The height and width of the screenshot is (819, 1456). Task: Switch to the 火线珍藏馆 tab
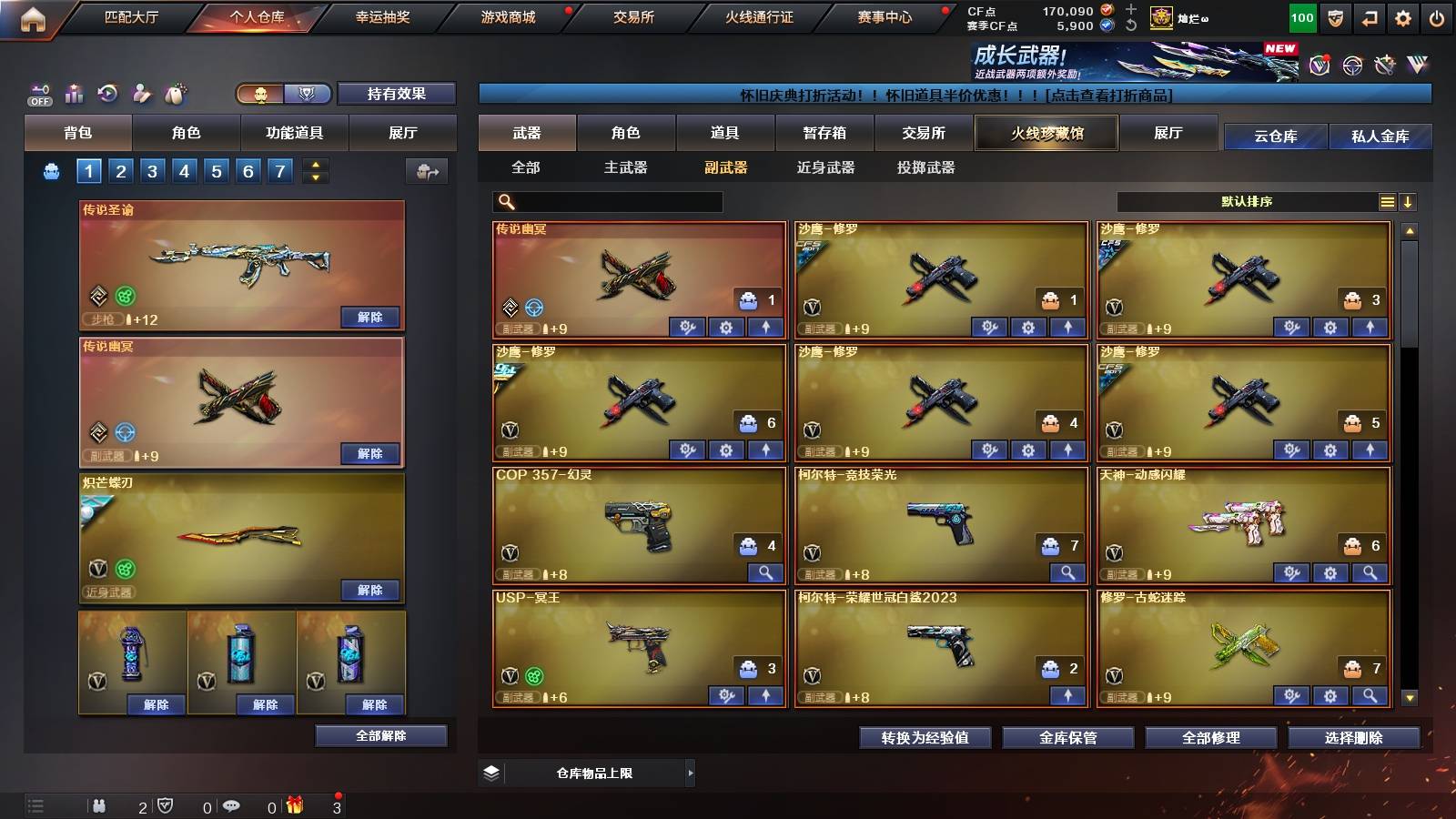pyautogui.click(x=1046, y=133)
